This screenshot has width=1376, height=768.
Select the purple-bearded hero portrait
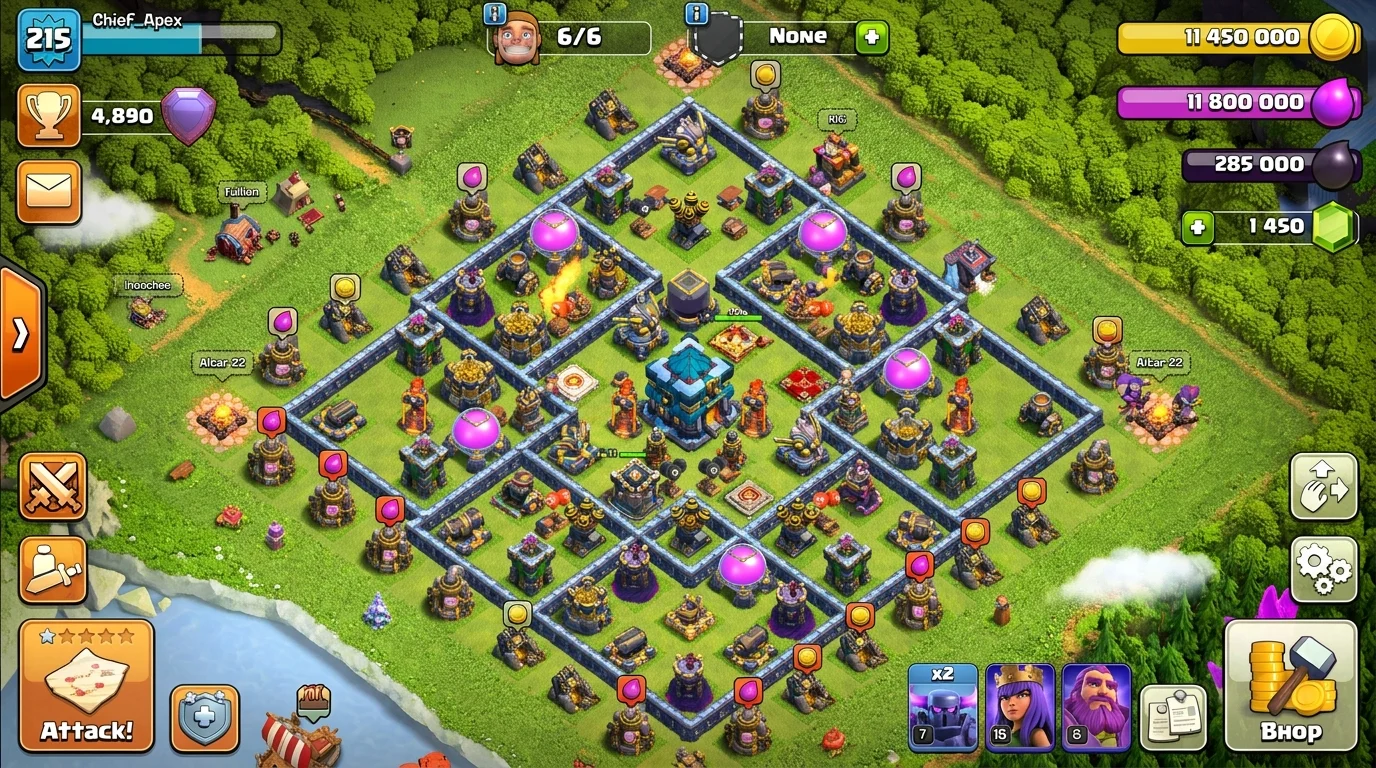coord(1096,707)
